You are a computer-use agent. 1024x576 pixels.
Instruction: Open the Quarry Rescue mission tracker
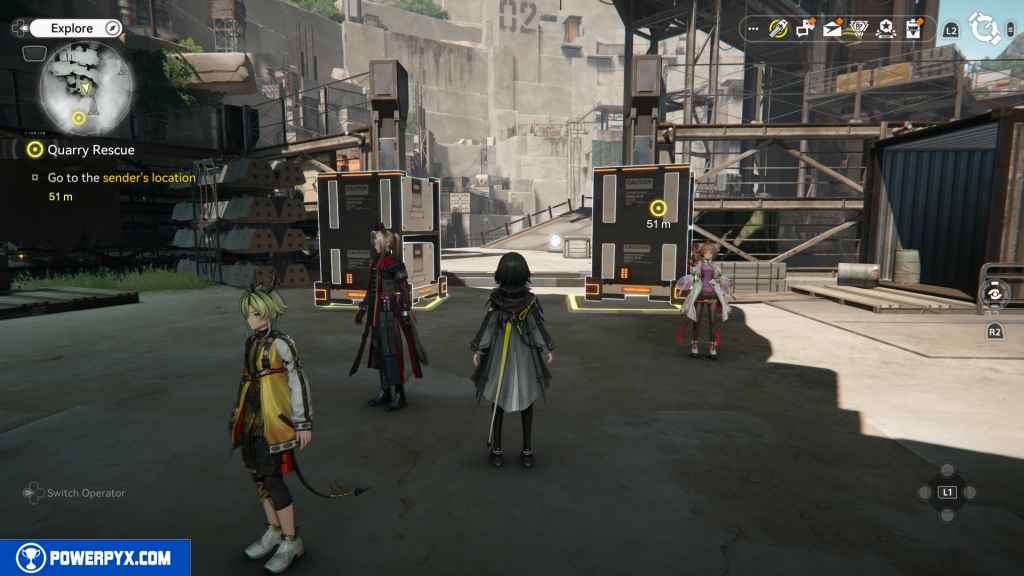coord(84,150)
